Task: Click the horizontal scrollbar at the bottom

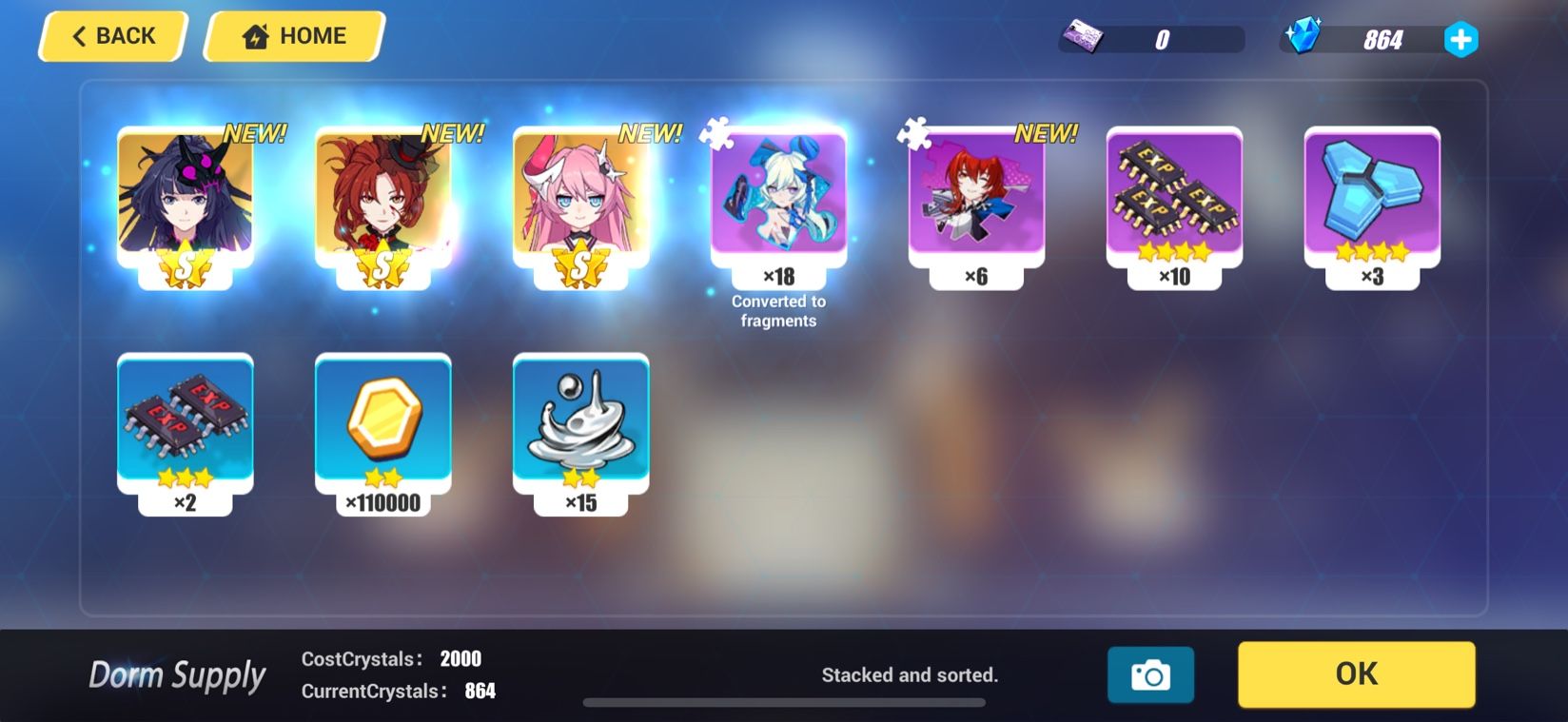Action: [787, 701]
